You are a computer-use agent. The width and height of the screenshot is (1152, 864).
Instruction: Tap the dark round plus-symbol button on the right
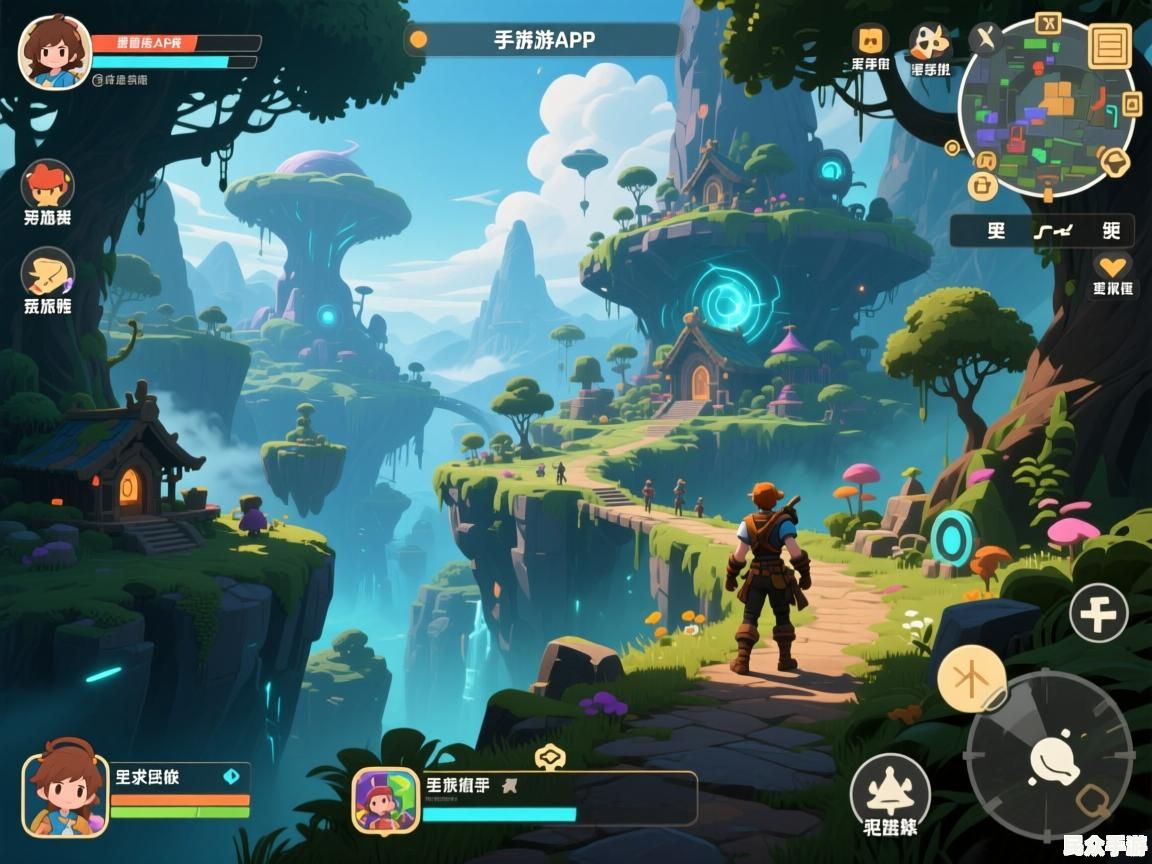(1098, 613)
